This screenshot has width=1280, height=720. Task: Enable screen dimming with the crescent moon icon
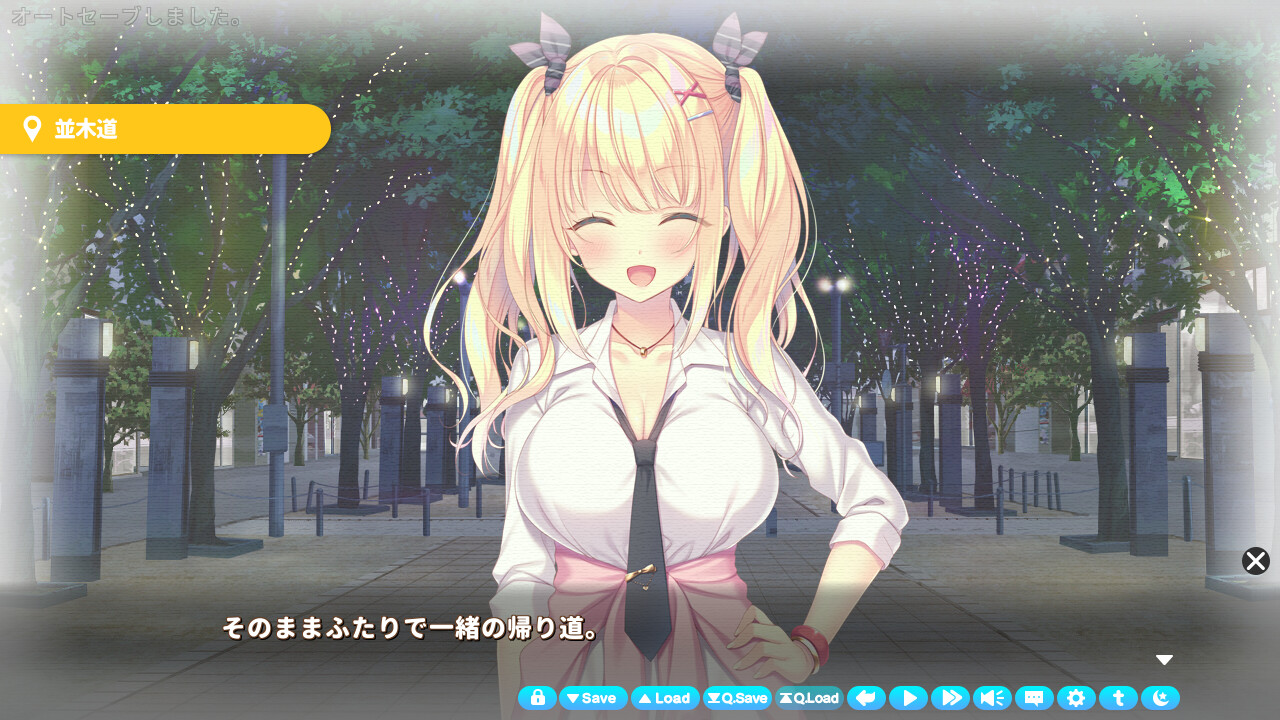[1161, 698]
